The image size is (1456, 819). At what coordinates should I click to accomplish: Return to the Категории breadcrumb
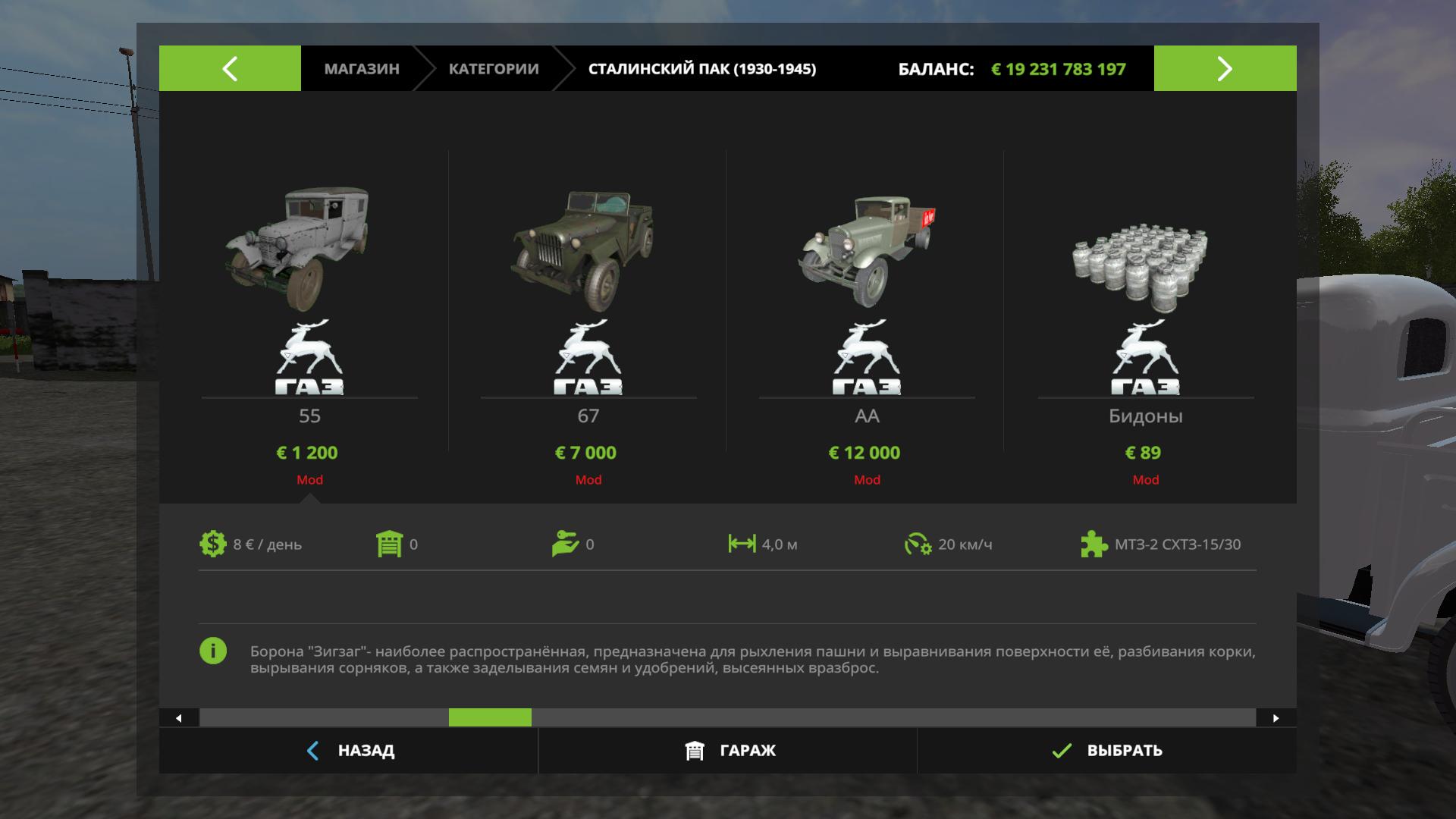click(x=494, y=69)
